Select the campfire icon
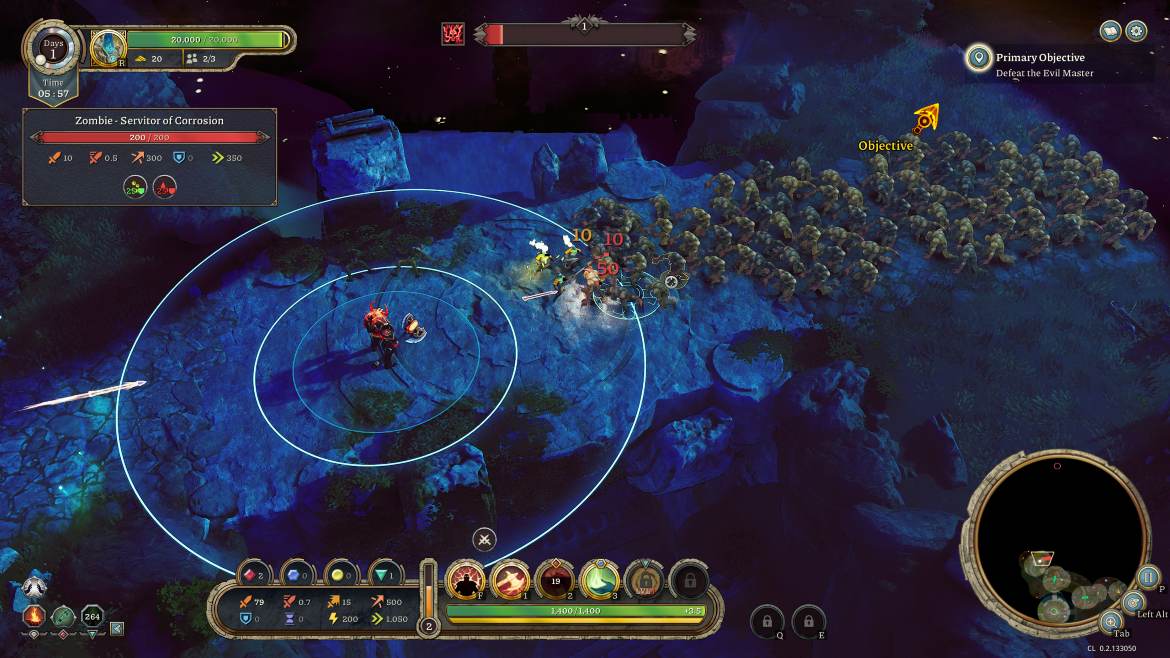This screenshot has height=658, width=1170. coord(33,616)
